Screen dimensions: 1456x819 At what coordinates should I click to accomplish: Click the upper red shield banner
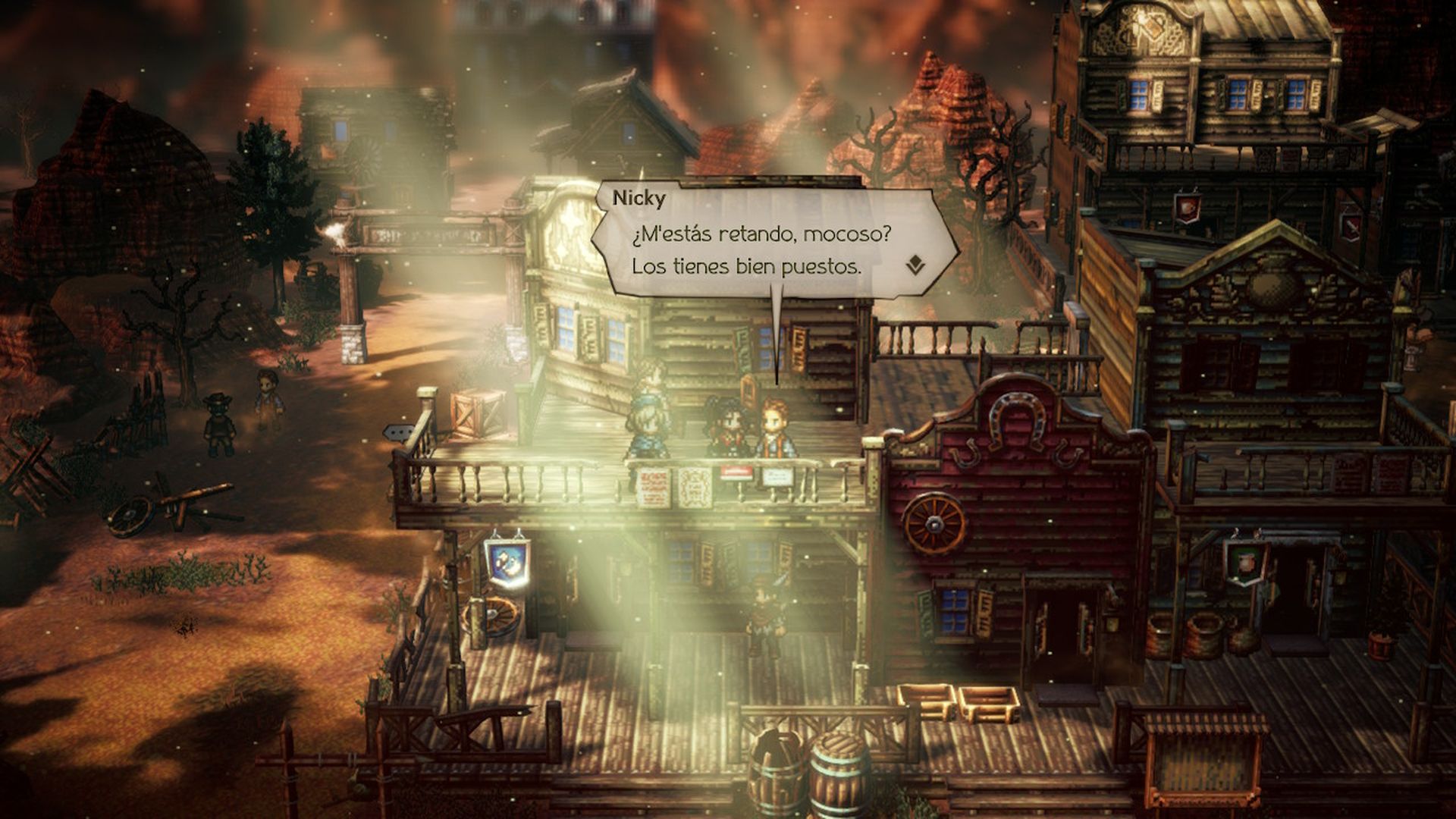pos(1187,209)
